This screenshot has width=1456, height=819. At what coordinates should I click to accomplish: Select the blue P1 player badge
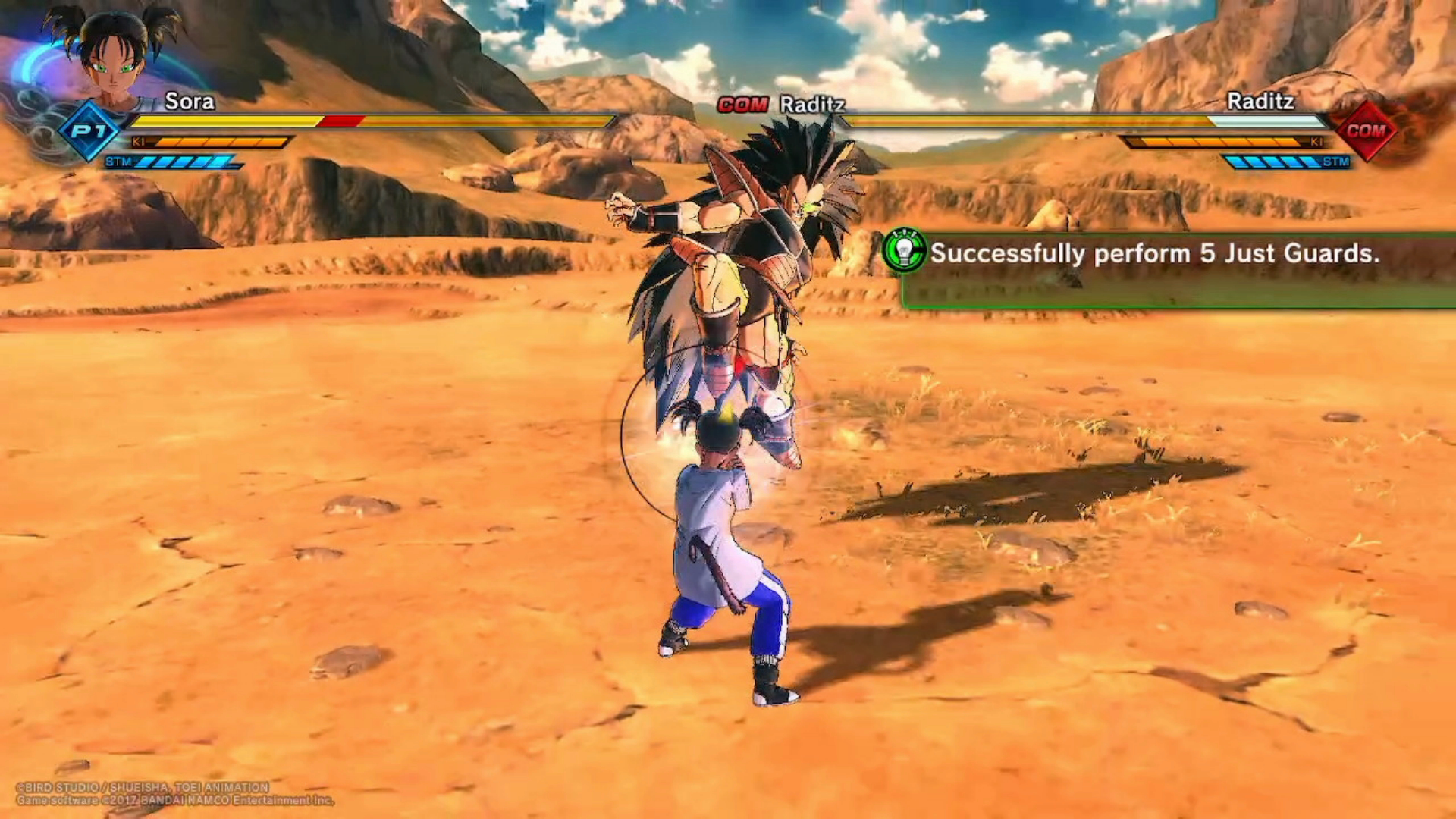tap(89, 130)
